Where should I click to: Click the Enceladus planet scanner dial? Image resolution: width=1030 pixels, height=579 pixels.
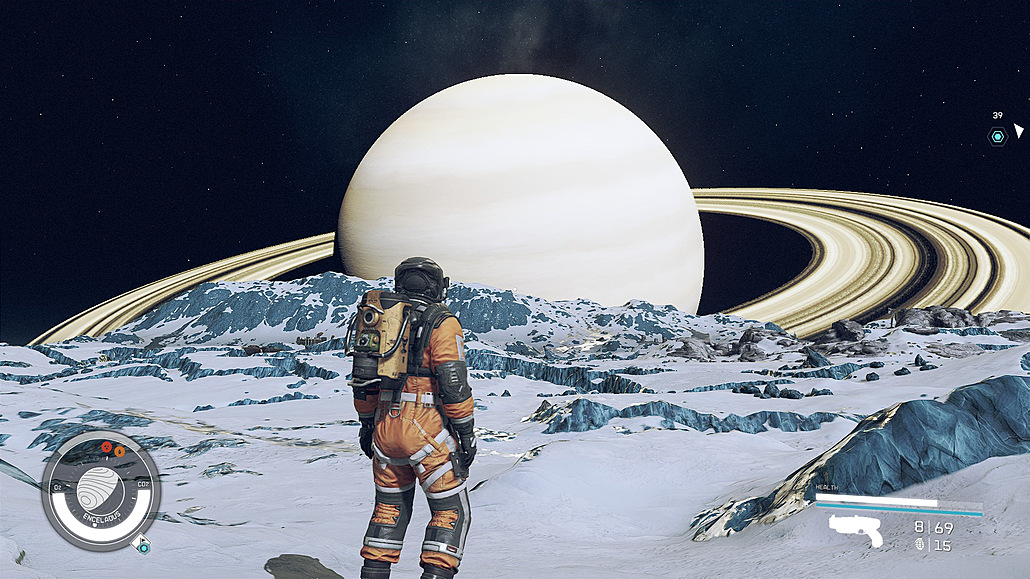(x=101, y=490)
